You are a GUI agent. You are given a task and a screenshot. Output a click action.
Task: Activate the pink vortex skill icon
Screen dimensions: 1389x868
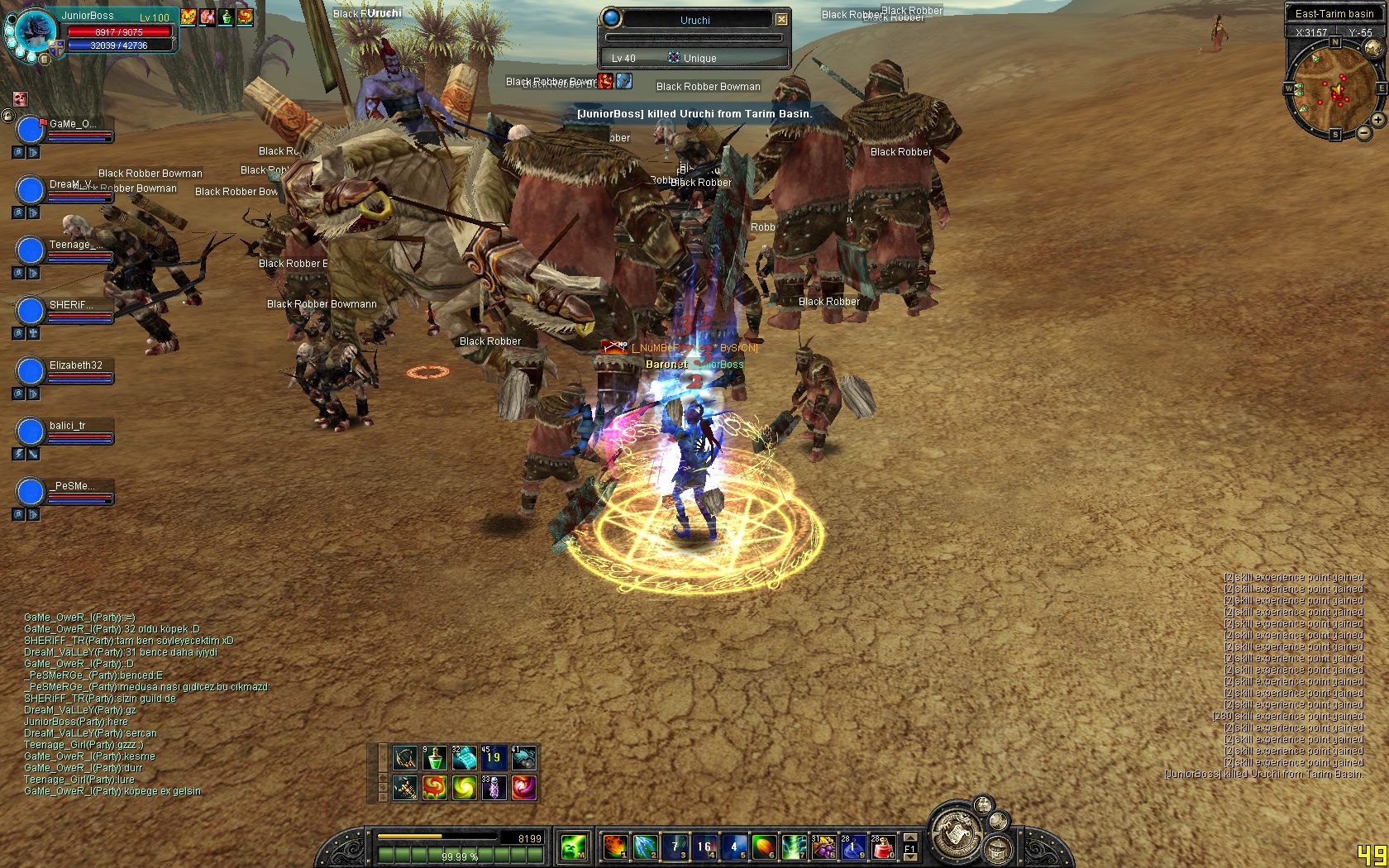523,787
